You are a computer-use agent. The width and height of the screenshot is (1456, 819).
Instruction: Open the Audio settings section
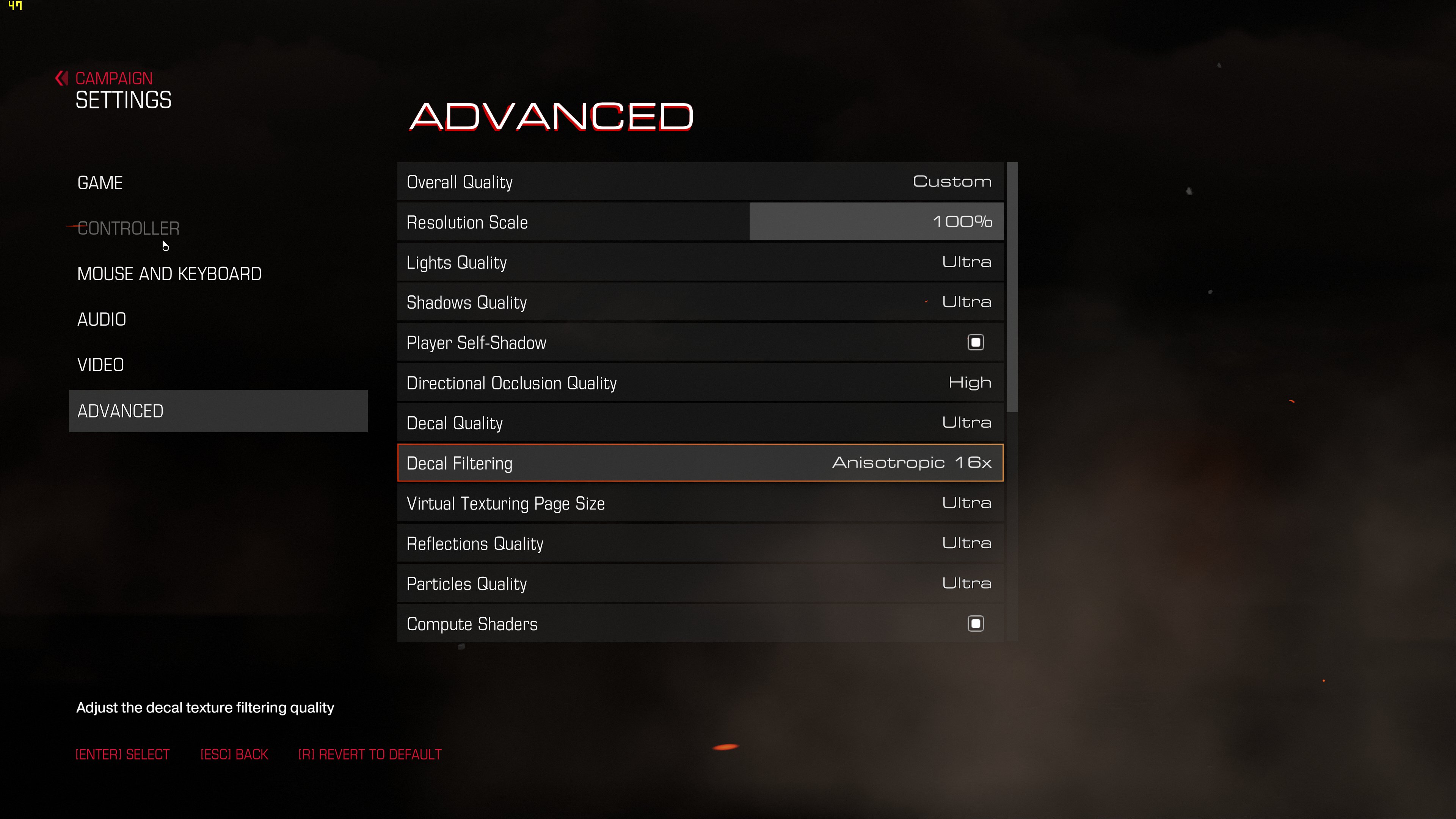point(102,319)
